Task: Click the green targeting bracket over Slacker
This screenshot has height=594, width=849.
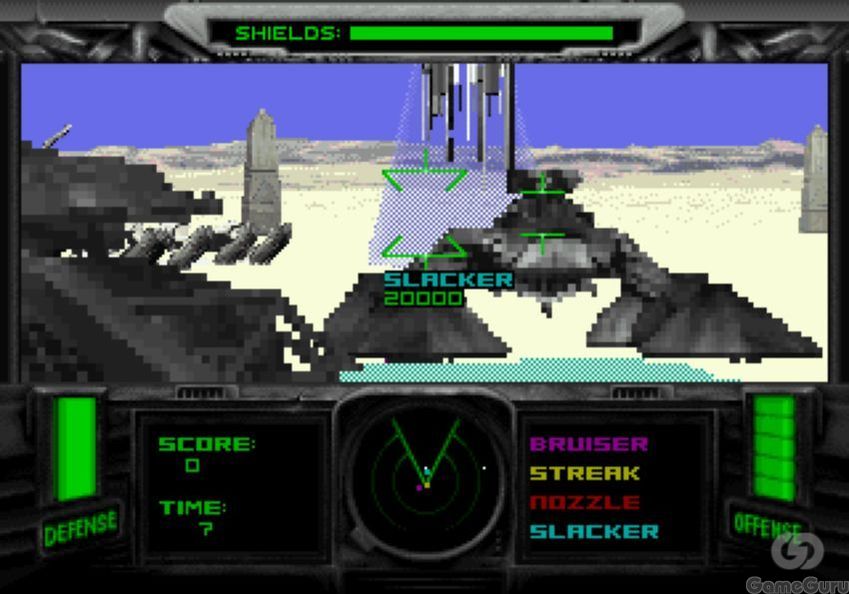Action: [x=425, y=212]
